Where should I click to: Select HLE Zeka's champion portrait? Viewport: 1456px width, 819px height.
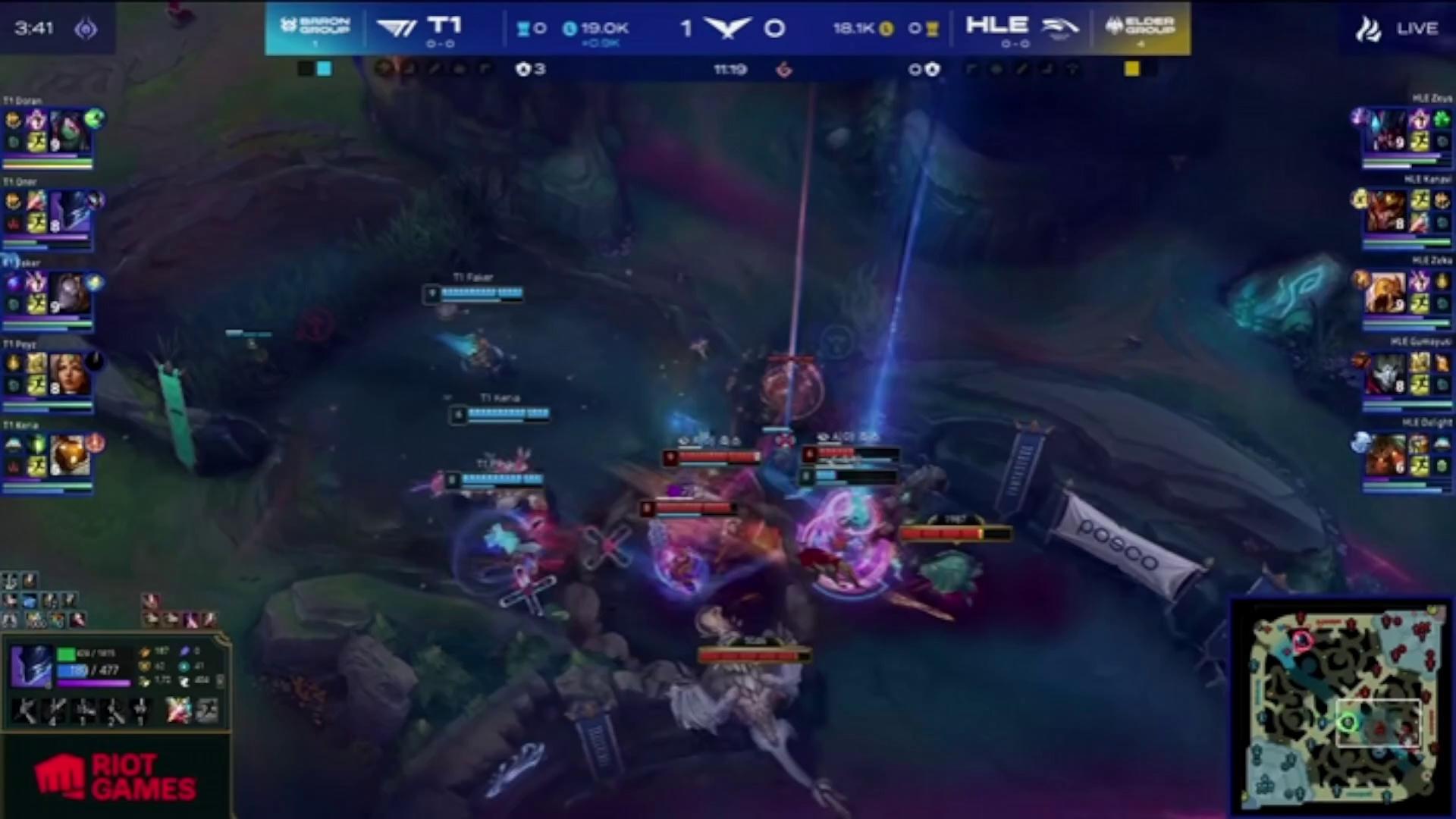[1386, 293]
